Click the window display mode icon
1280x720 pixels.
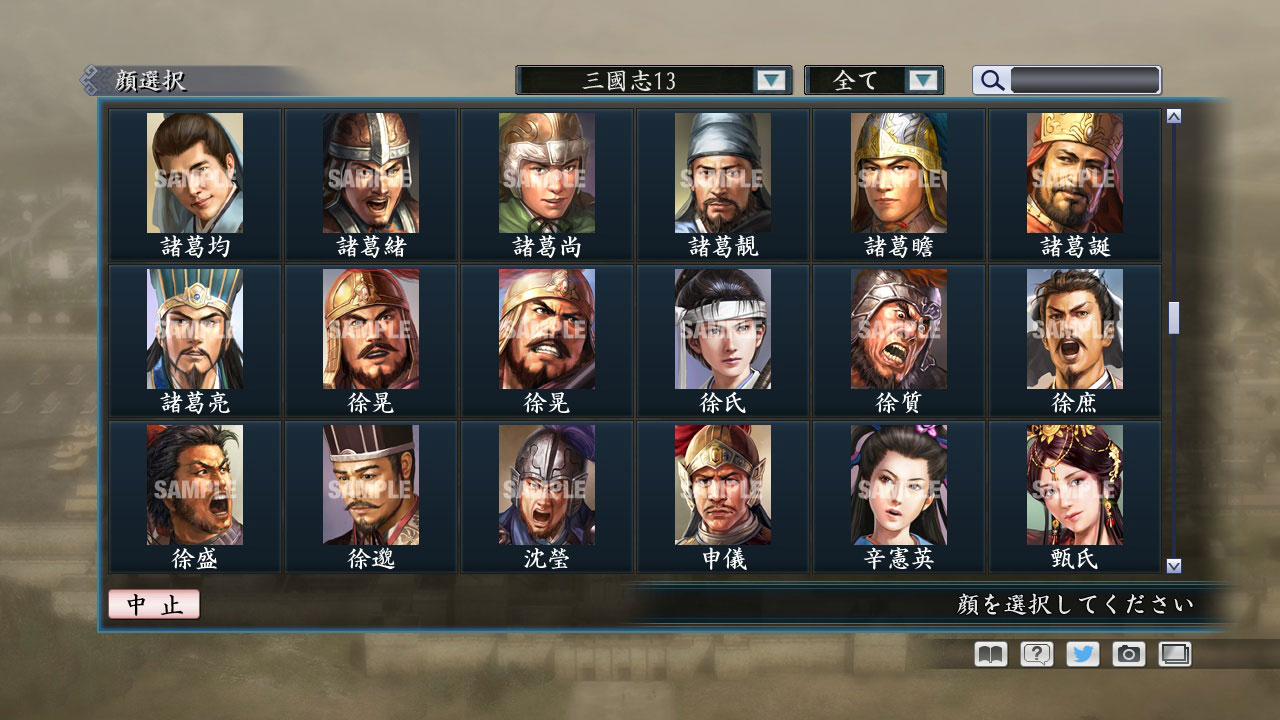tap(1175, 654)
